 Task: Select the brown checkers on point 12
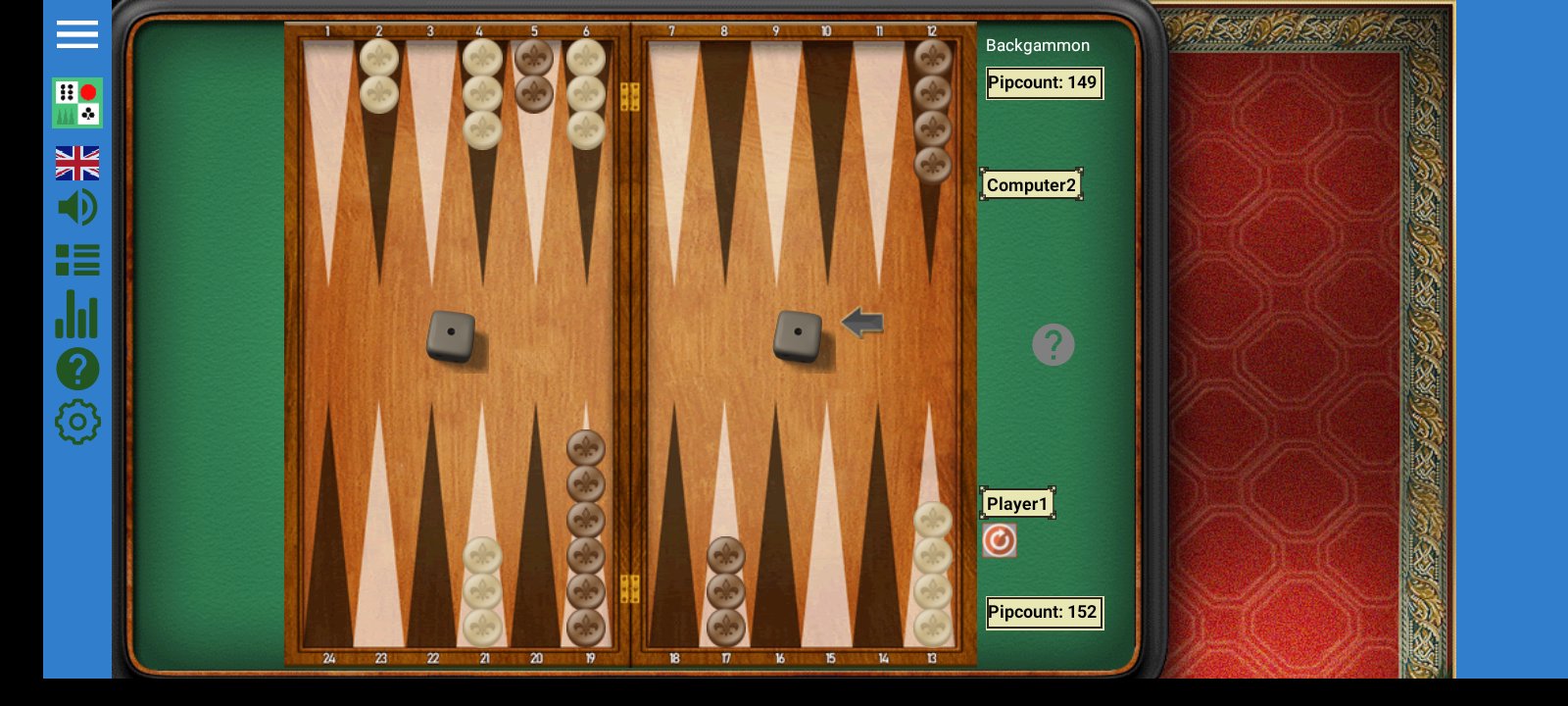click(x=932, y=108)
